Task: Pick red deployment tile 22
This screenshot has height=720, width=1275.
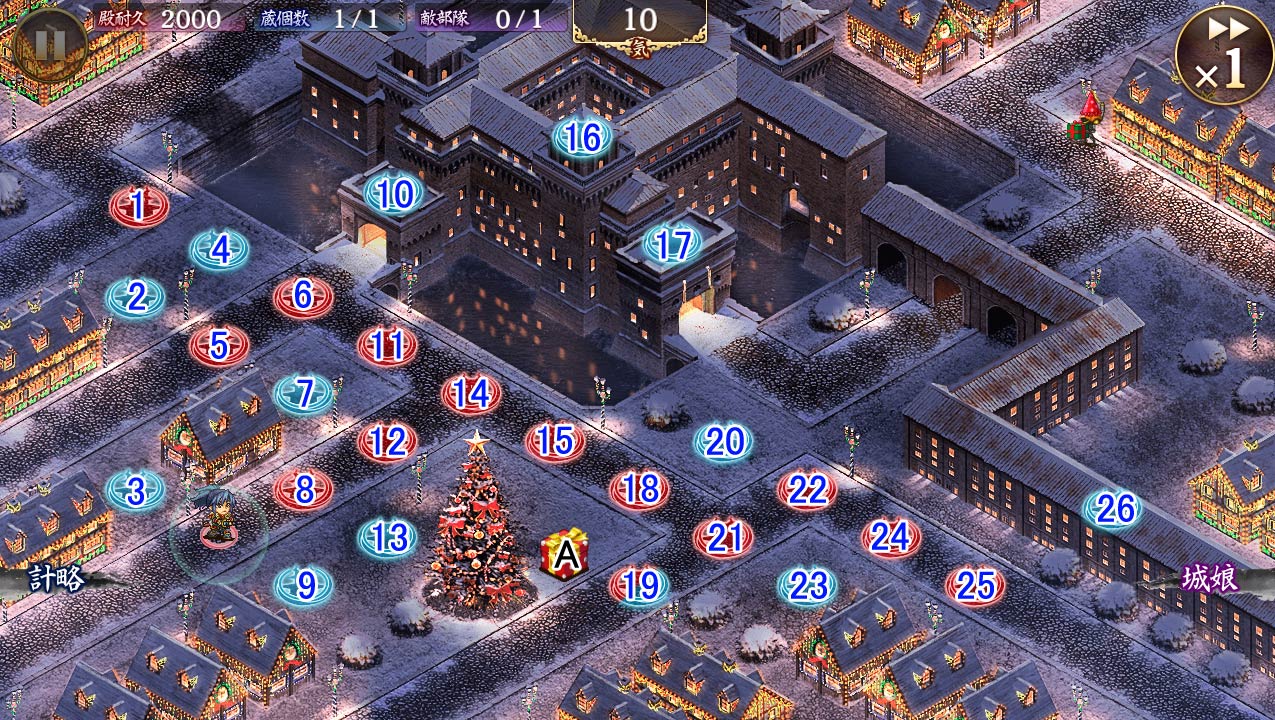Action: (x=807, y=490)
